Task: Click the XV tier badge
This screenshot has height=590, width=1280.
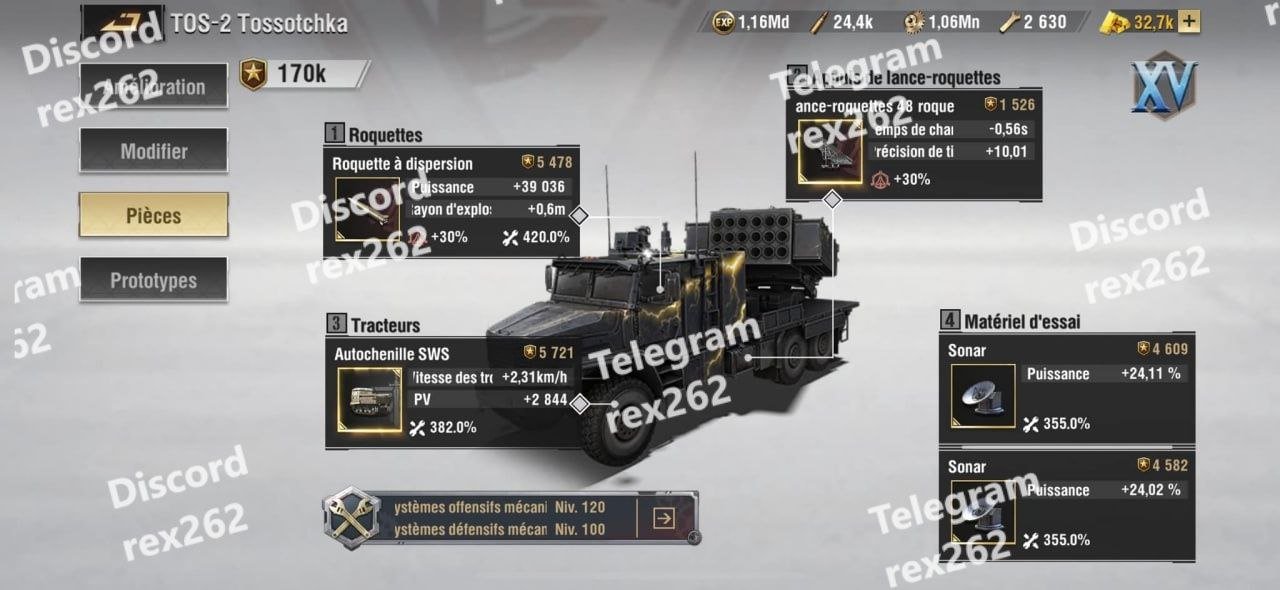Action: click(x=1164, y=86)
